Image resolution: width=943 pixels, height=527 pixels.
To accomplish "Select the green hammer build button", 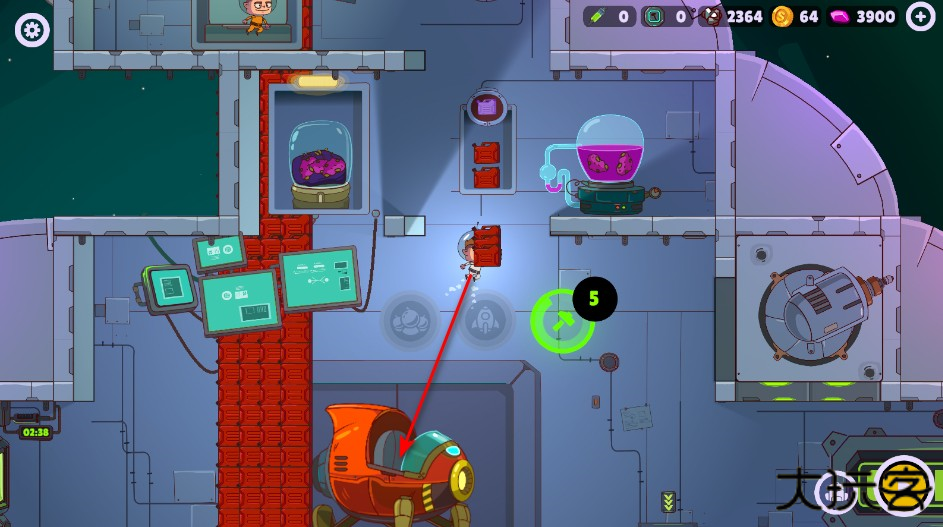I will 559,321.
